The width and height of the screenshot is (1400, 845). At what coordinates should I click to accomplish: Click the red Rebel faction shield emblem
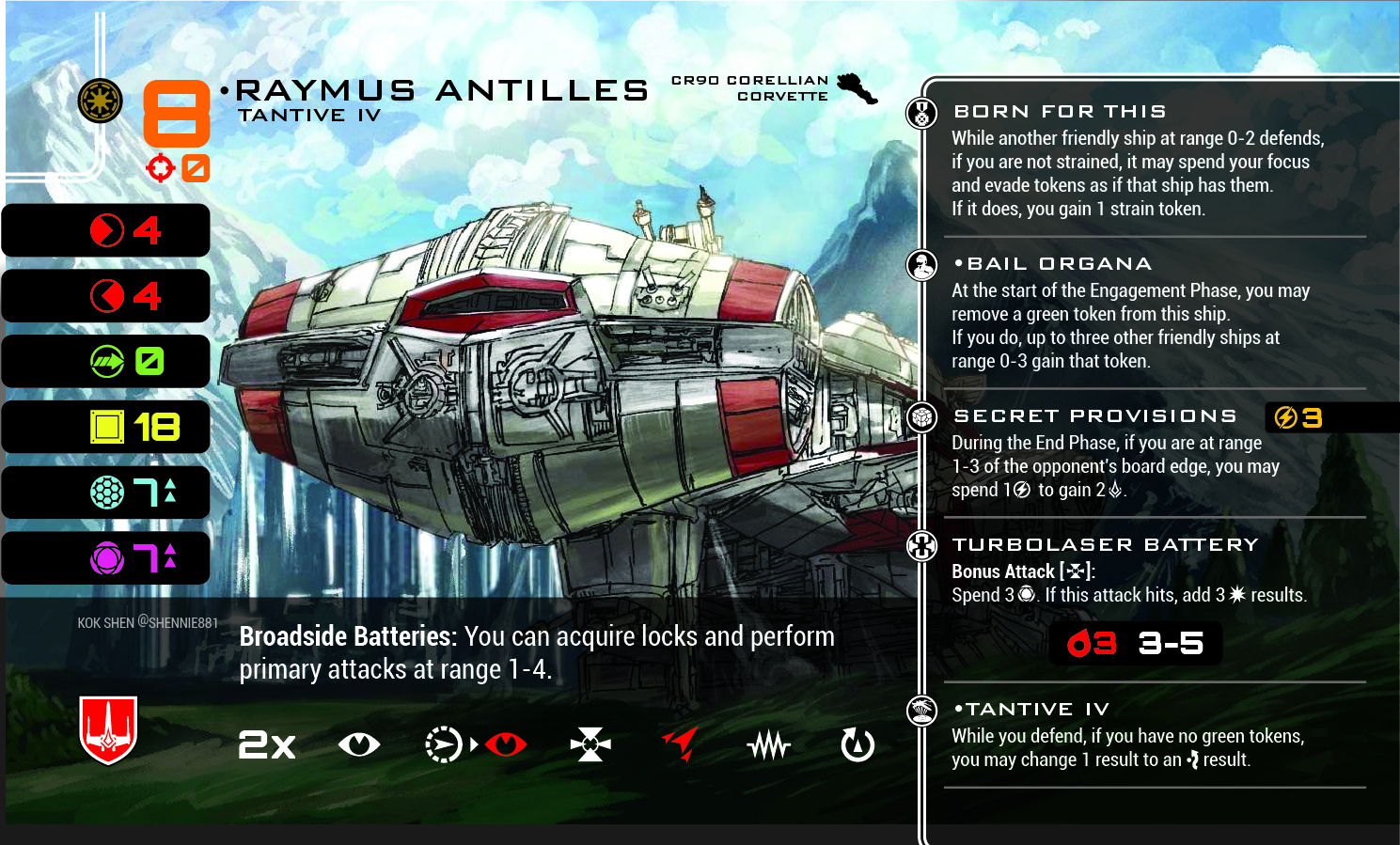[108, 729]
